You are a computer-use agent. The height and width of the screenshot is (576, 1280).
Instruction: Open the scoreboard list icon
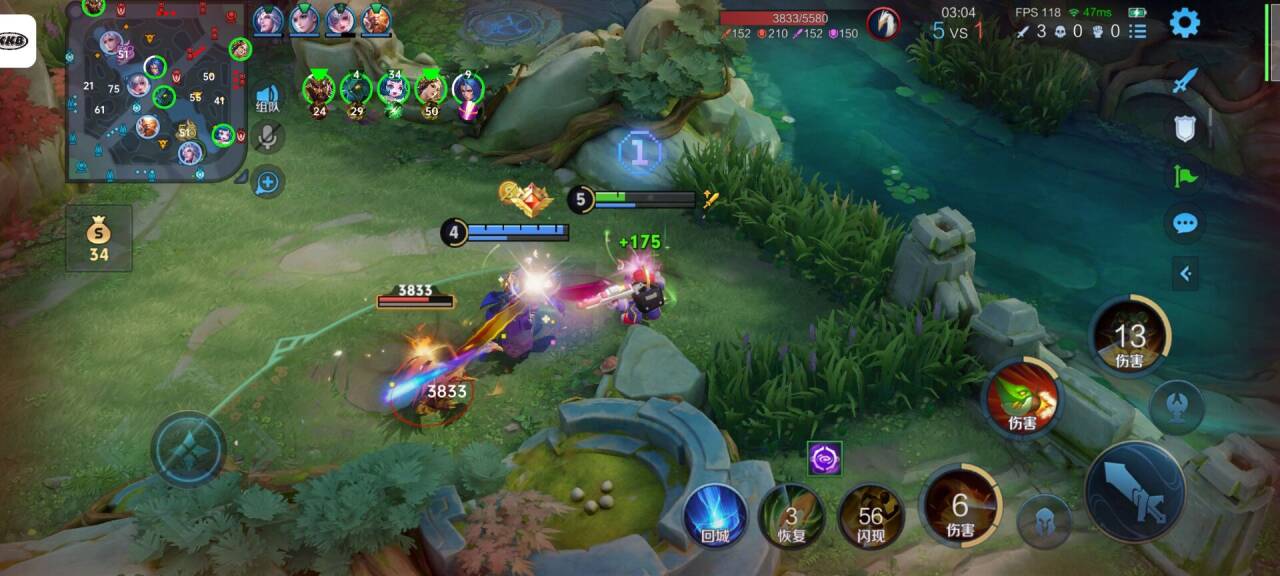[x=1138, y=32]
